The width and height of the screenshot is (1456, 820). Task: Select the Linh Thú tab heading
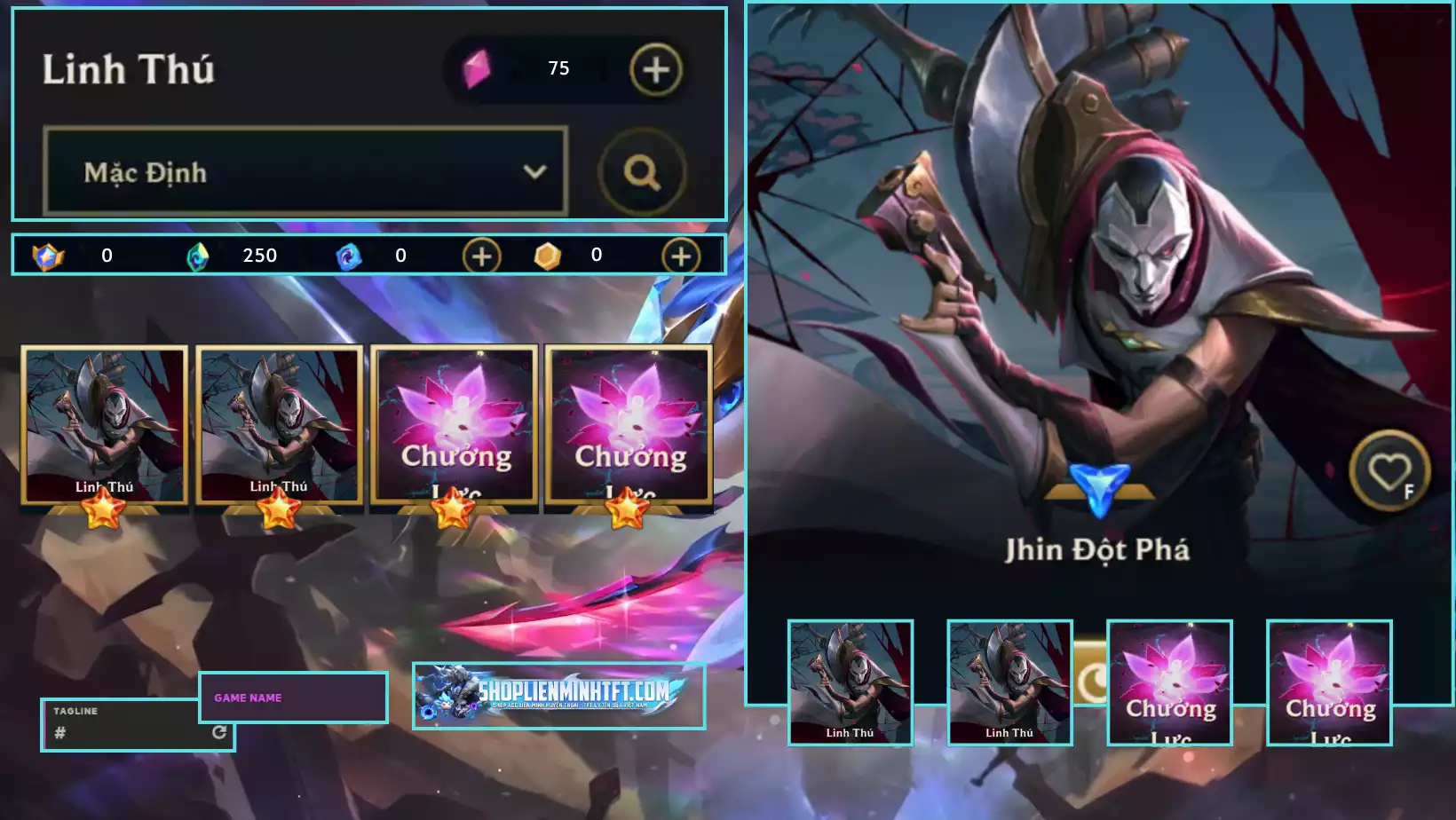pyautogui.click(x=130, y=69)
